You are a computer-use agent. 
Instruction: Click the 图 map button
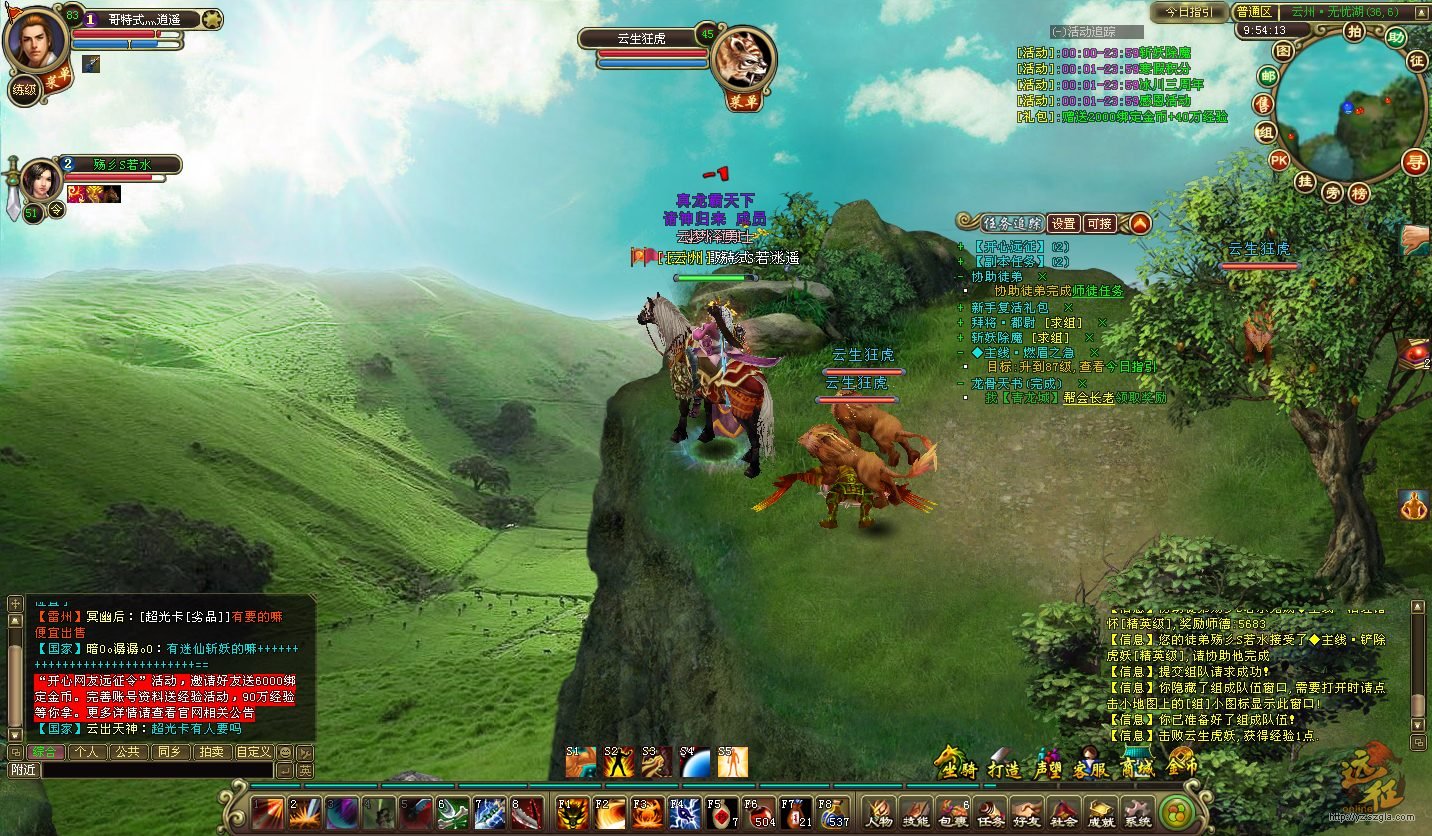click(1284, 50)
